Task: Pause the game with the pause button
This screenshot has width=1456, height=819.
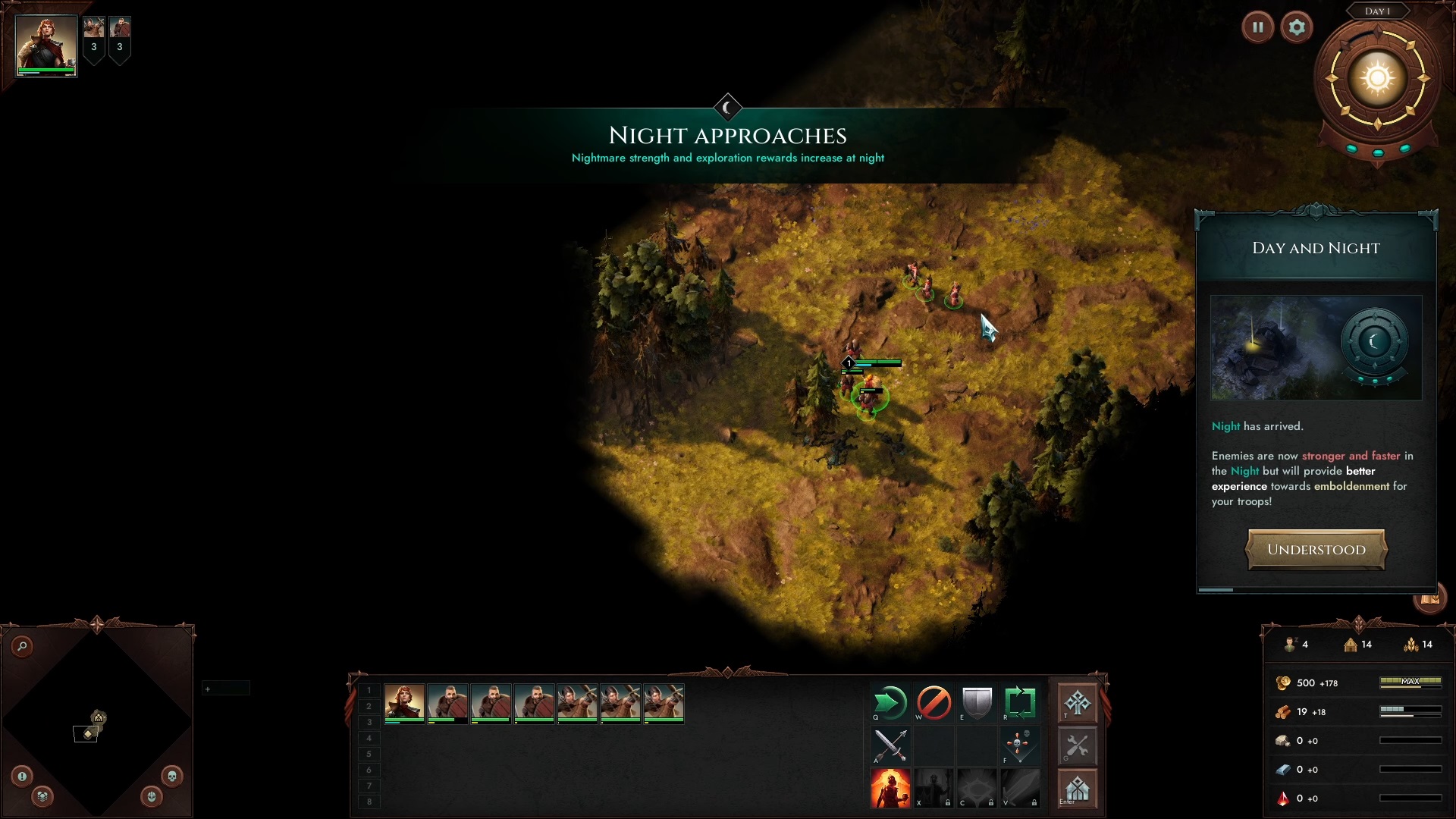Action: (1258, 27)
